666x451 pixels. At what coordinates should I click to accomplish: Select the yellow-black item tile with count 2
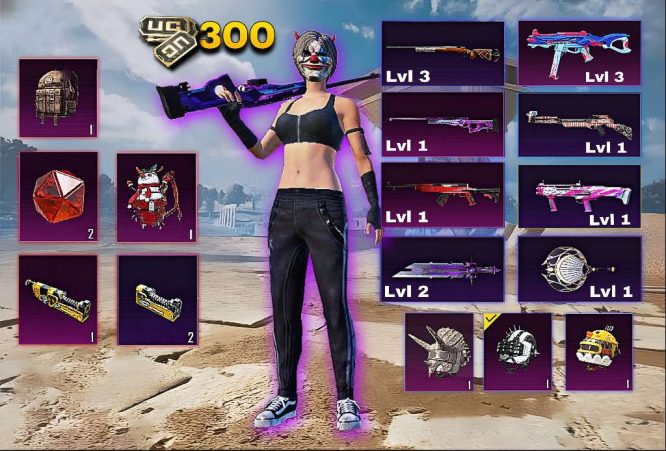[156, 299]
